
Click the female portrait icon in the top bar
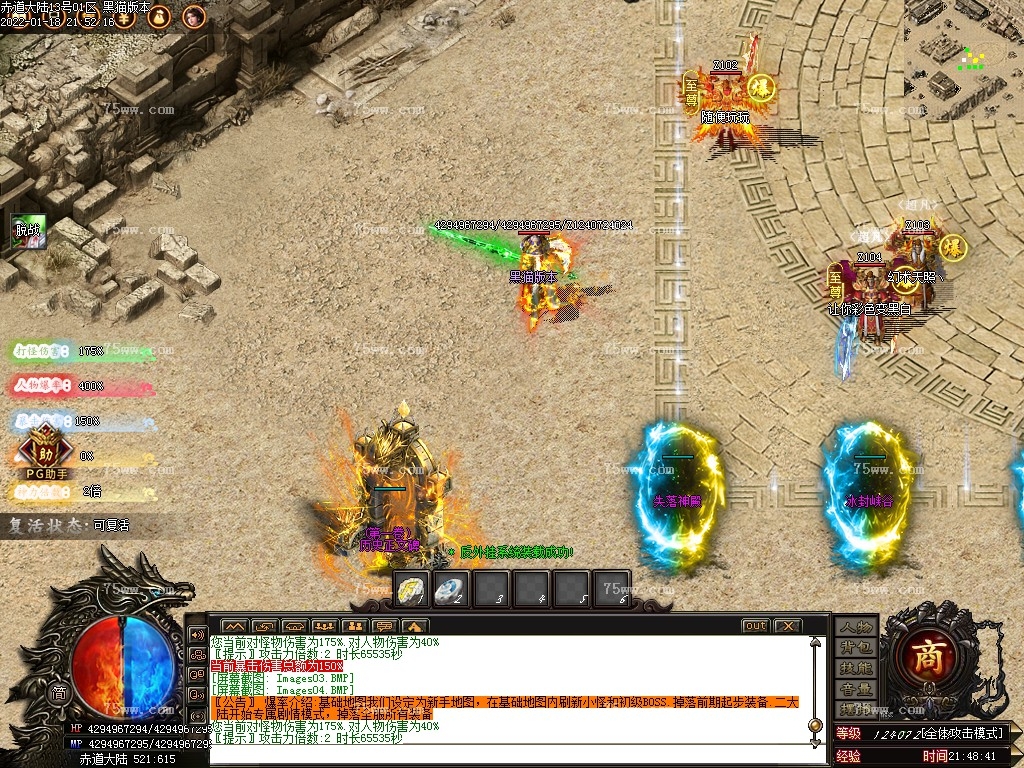coord(194,17)
